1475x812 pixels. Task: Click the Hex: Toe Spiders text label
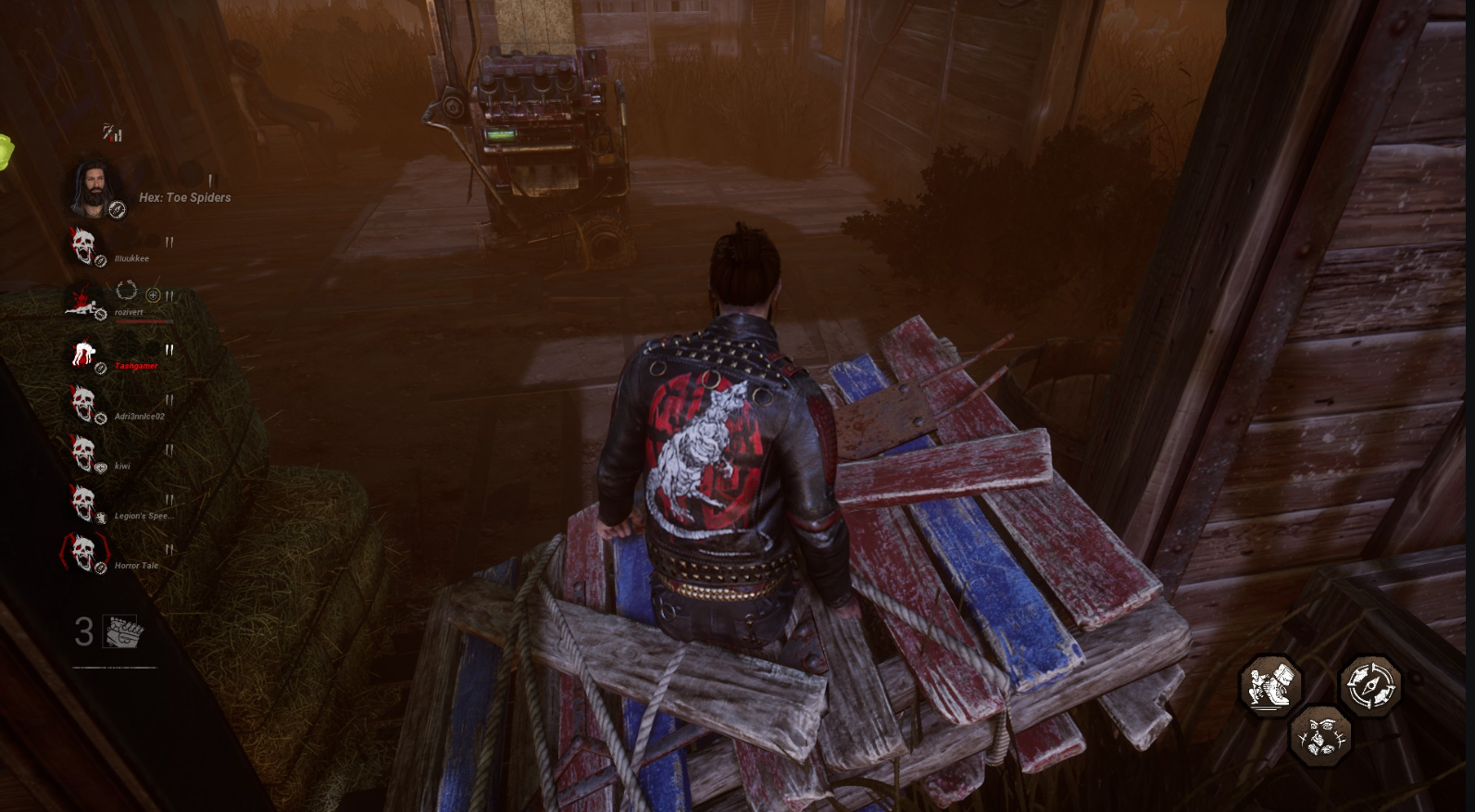tap(183, 196)
